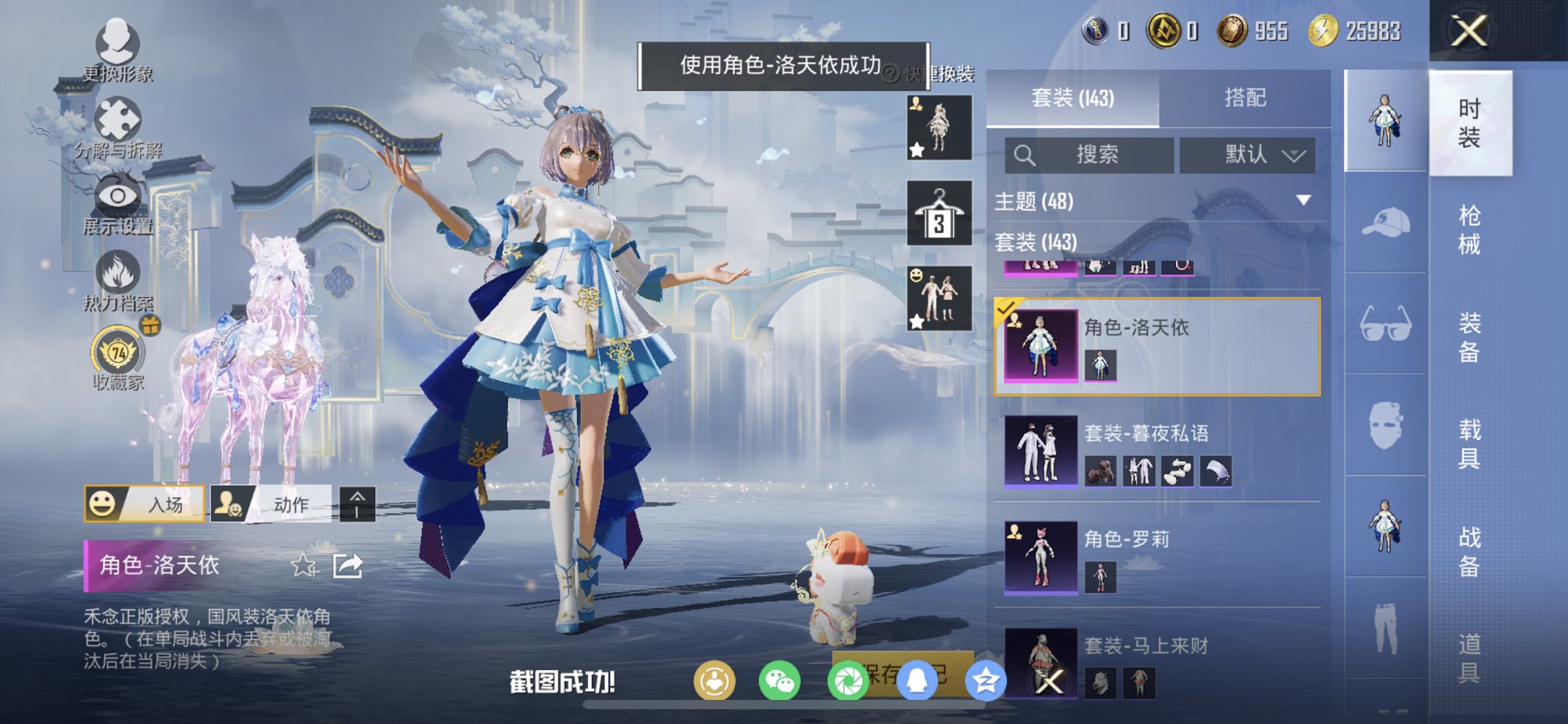This screenshot has width=1568, height=724.
Task: Click the collapse arrow next to 动作
Action: (357, 504)
